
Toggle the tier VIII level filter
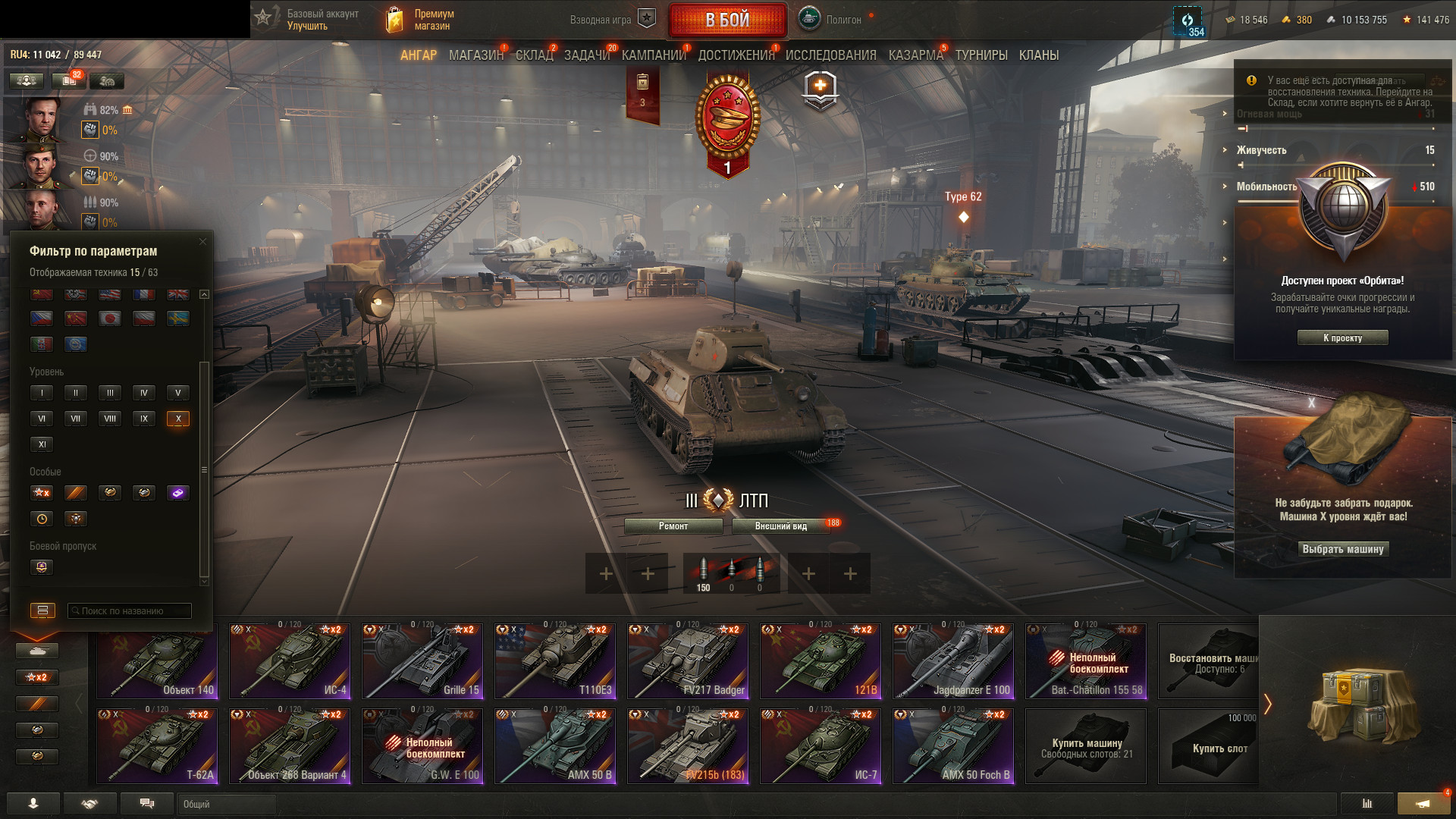[110, 419]
